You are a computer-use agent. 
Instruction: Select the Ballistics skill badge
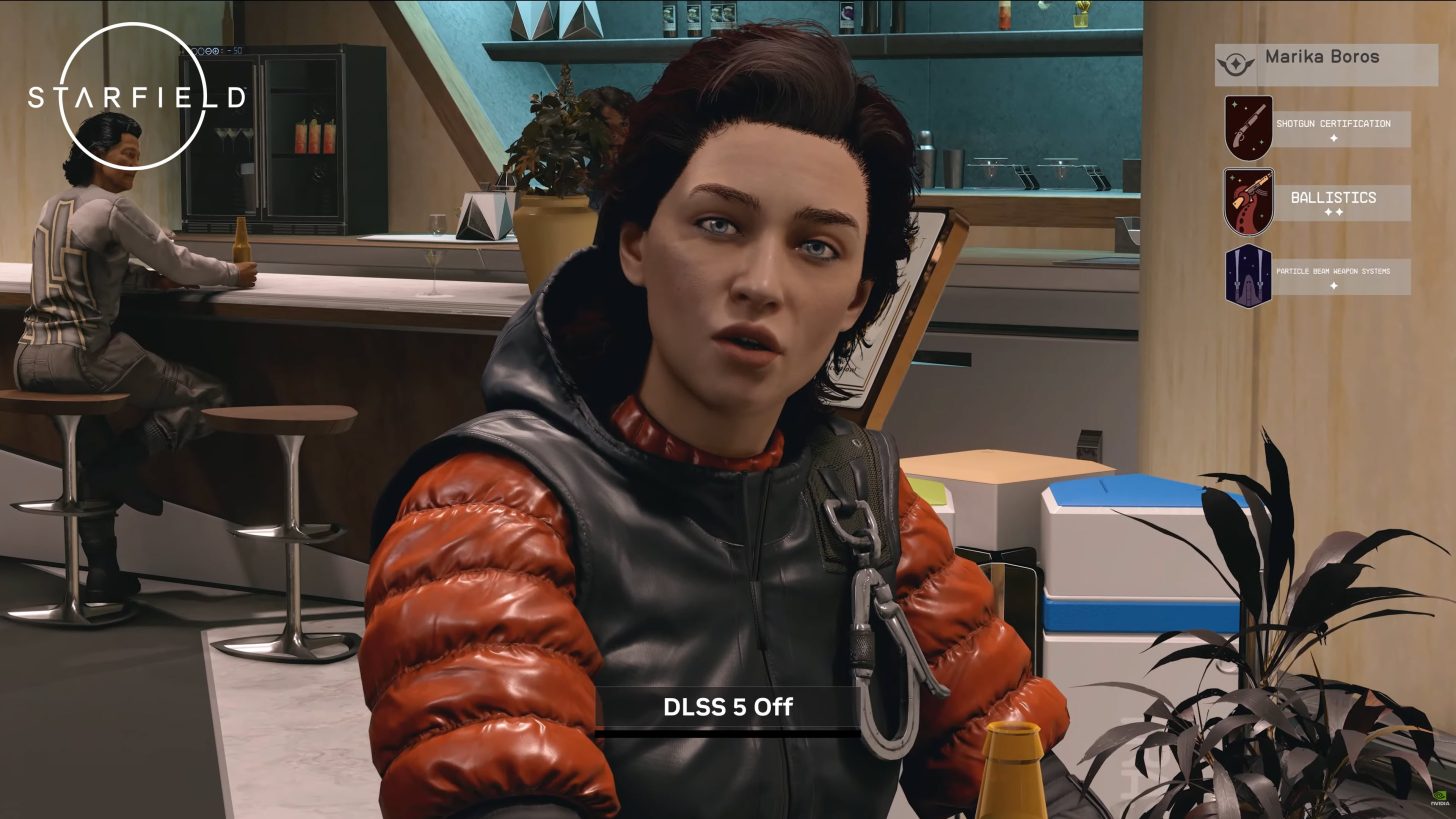pyautogui.click(x=1249, y=201)
